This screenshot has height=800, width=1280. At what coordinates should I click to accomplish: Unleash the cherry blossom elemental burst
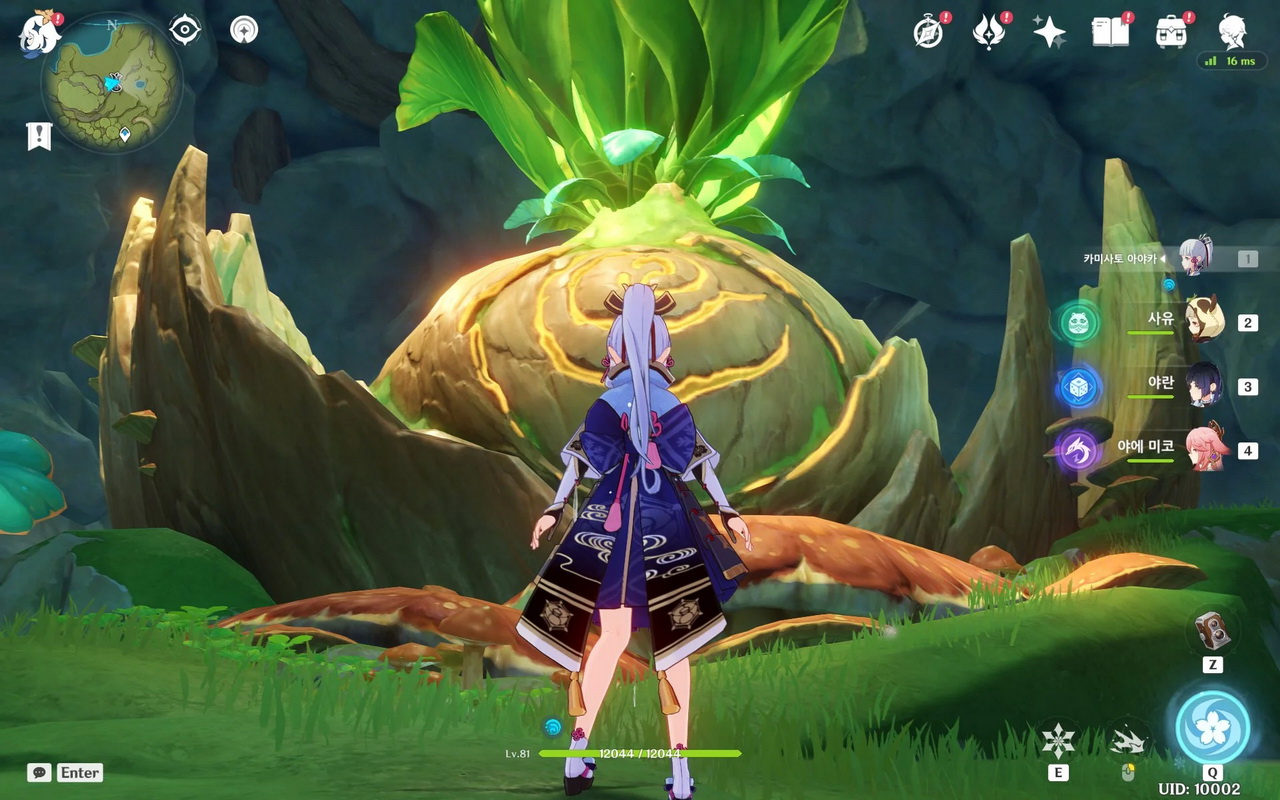point(1212,727)
